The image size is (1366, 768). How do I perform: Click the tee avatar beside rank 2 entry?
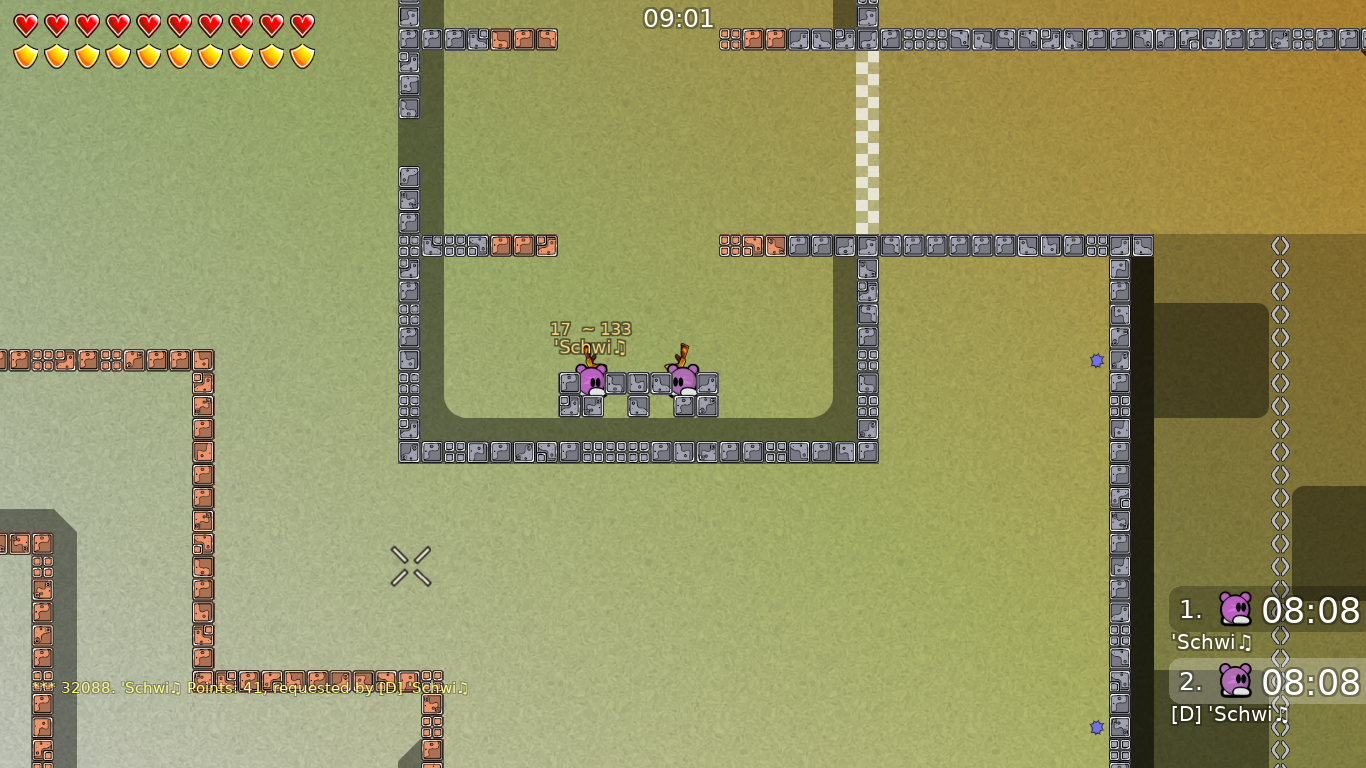(x=1233, y=682)
